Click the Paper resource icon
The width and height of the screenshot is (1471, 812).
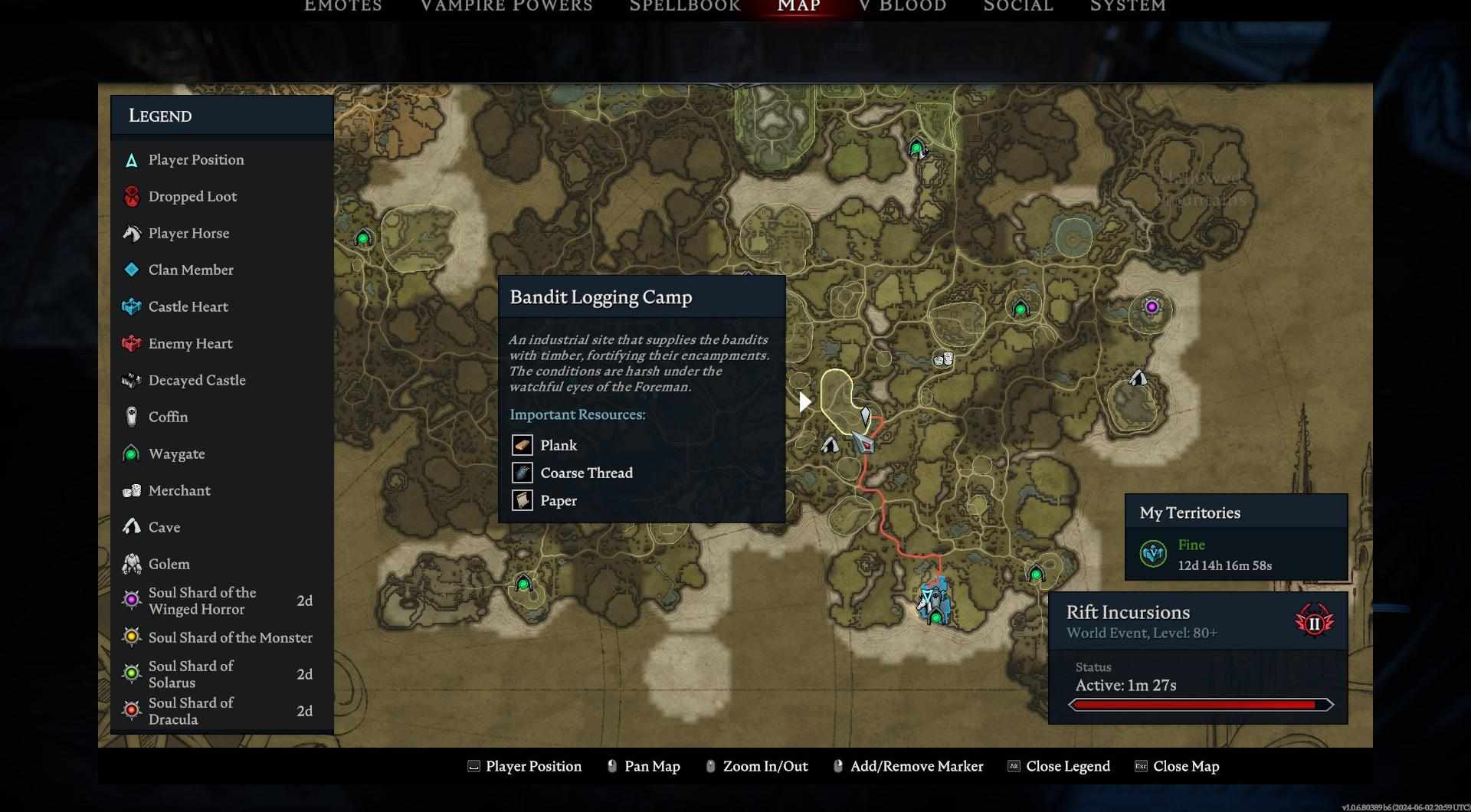[x=523, y=500]
